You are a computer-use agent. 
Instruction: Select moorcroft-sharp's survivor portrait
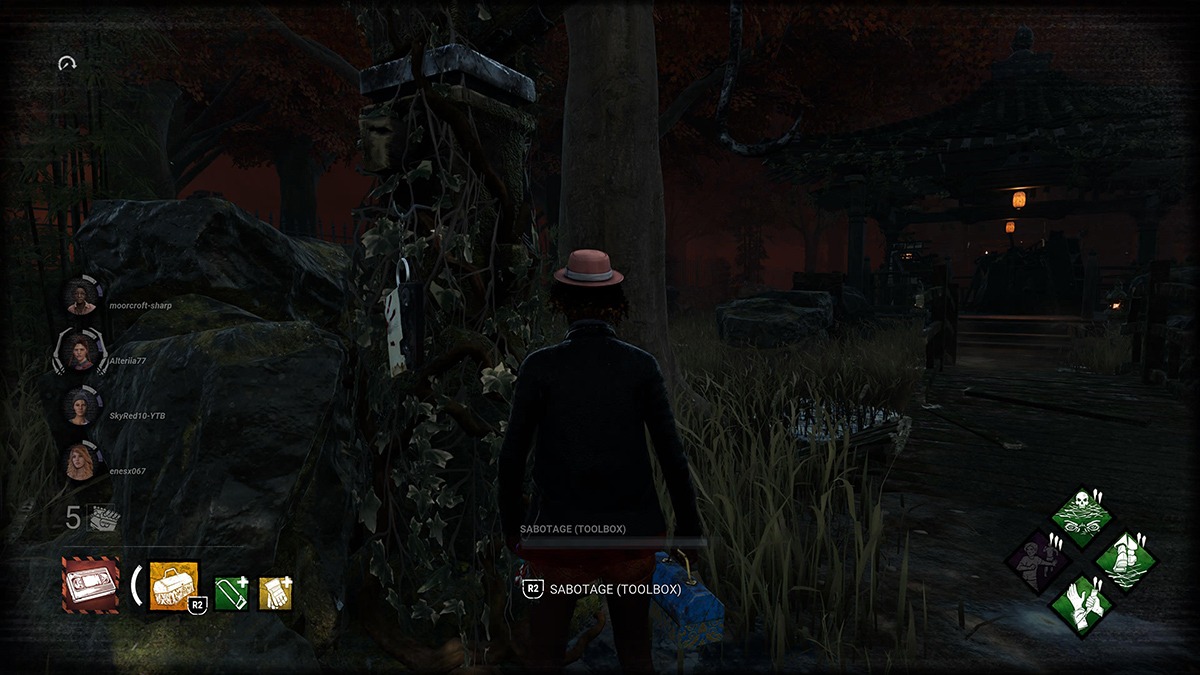point(81,295)
